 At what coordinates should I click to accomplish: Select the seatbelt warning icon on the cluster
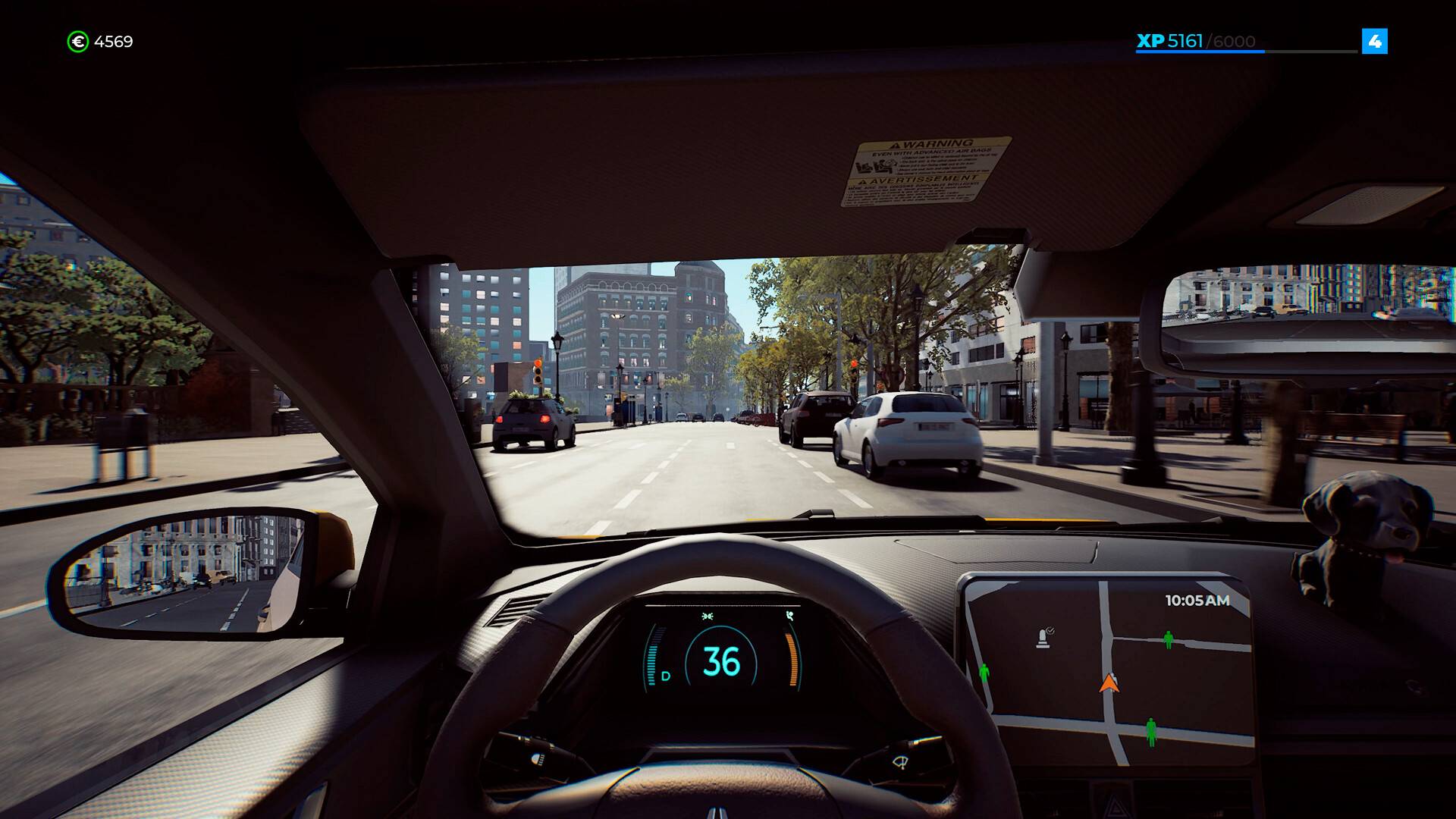click(x=789, y=617)
